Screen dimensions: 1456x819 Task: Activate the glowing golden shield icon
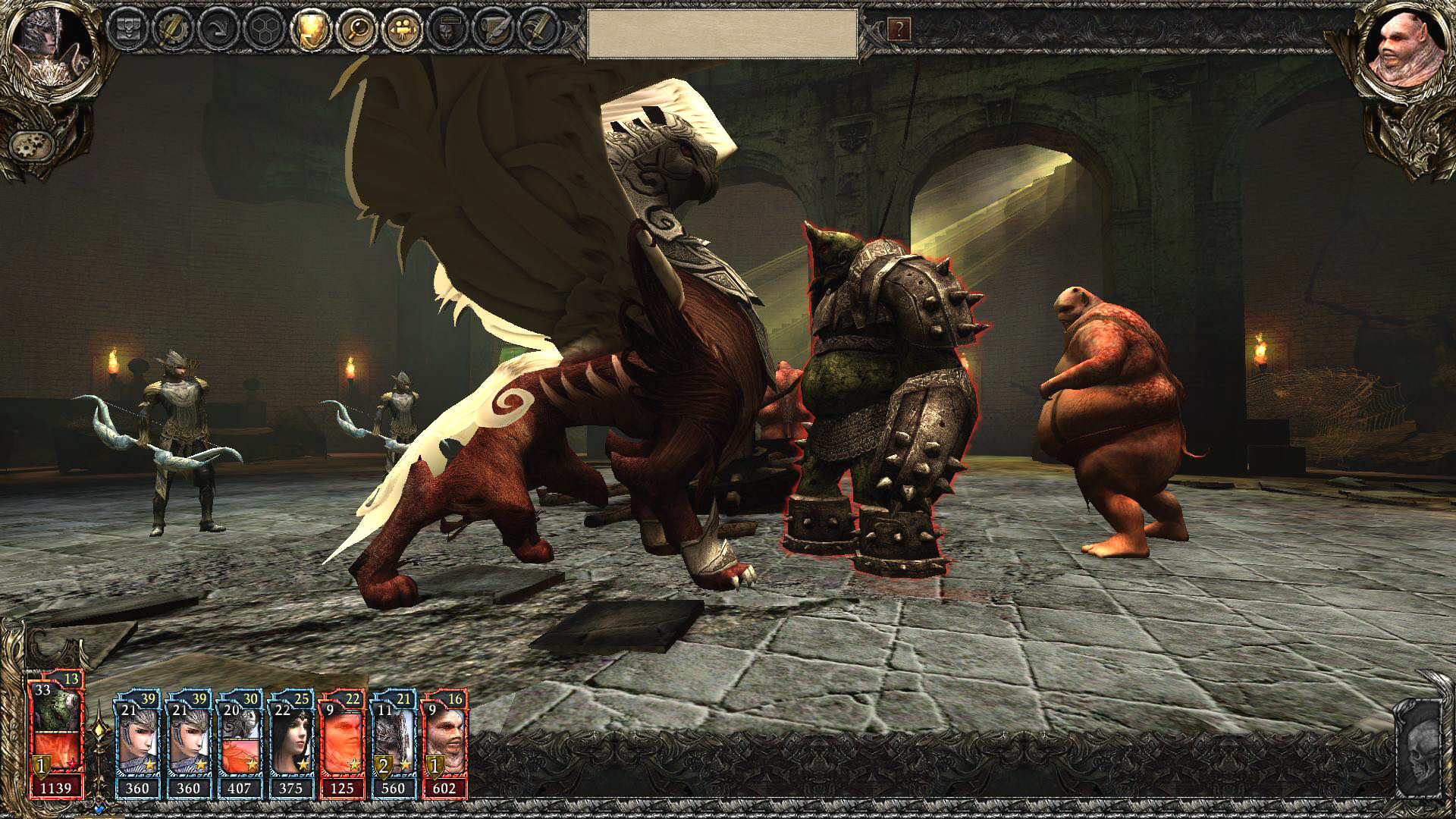[309, 30]
